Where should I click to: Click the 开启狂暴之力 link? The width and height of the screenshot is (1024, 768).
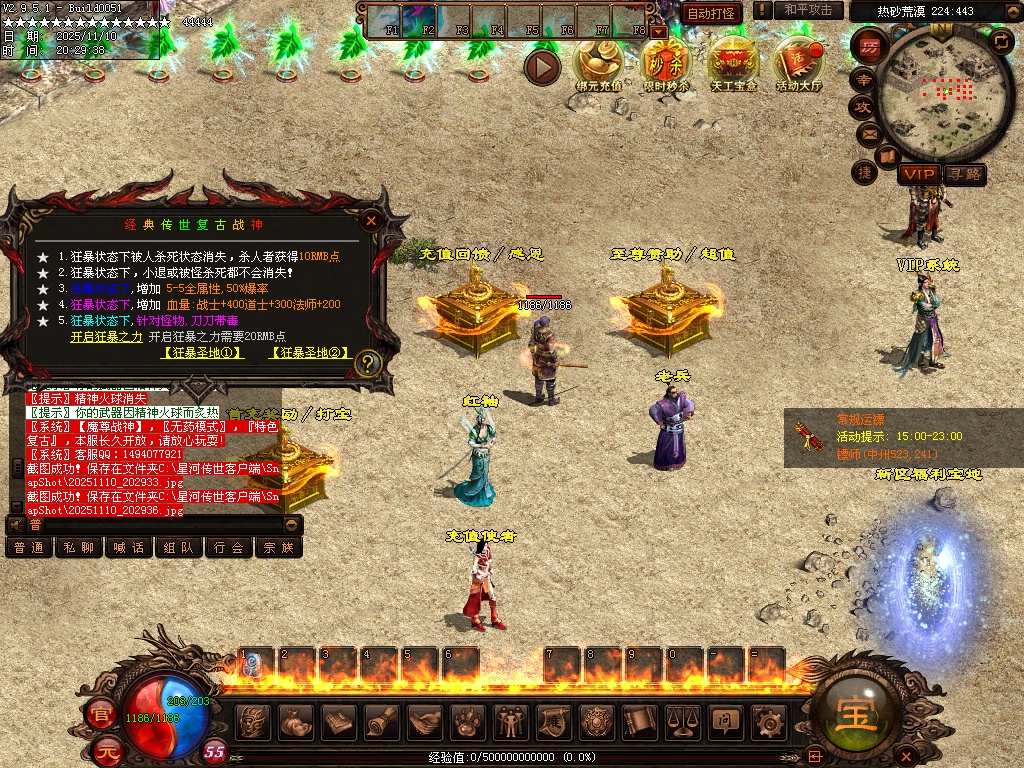[x=106, y=337]
